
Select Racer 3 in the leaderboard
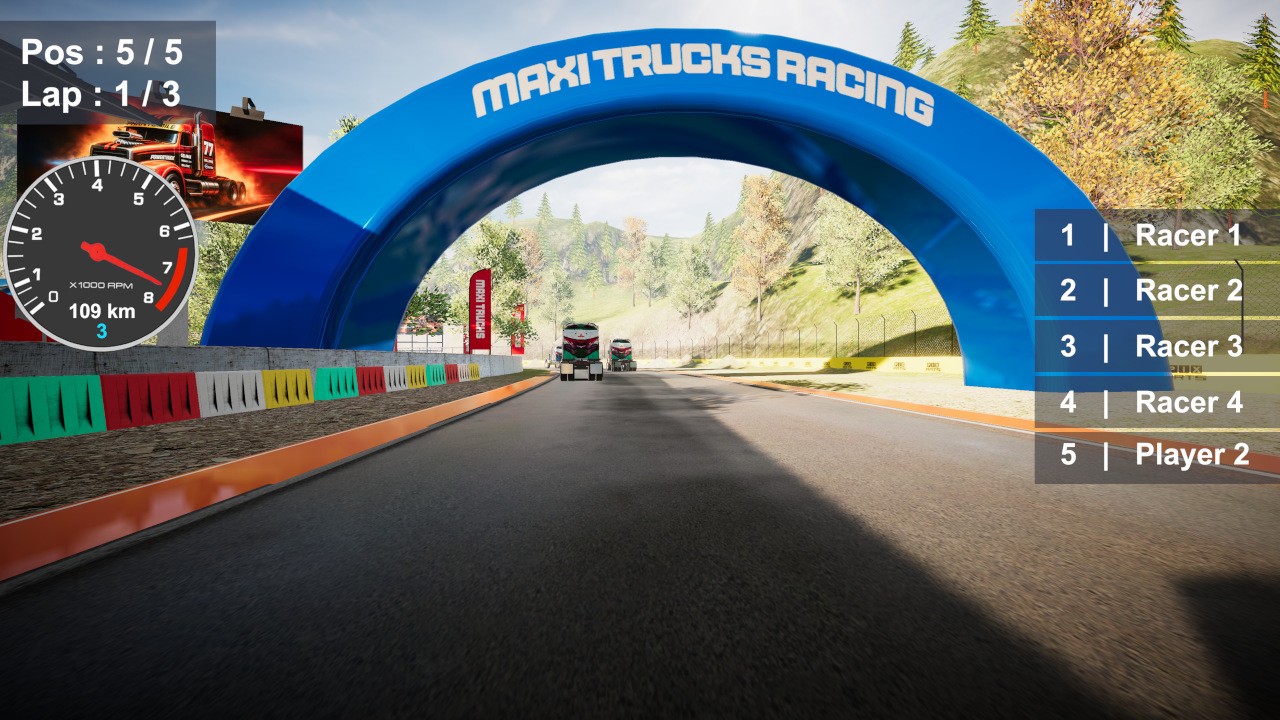1188,347
